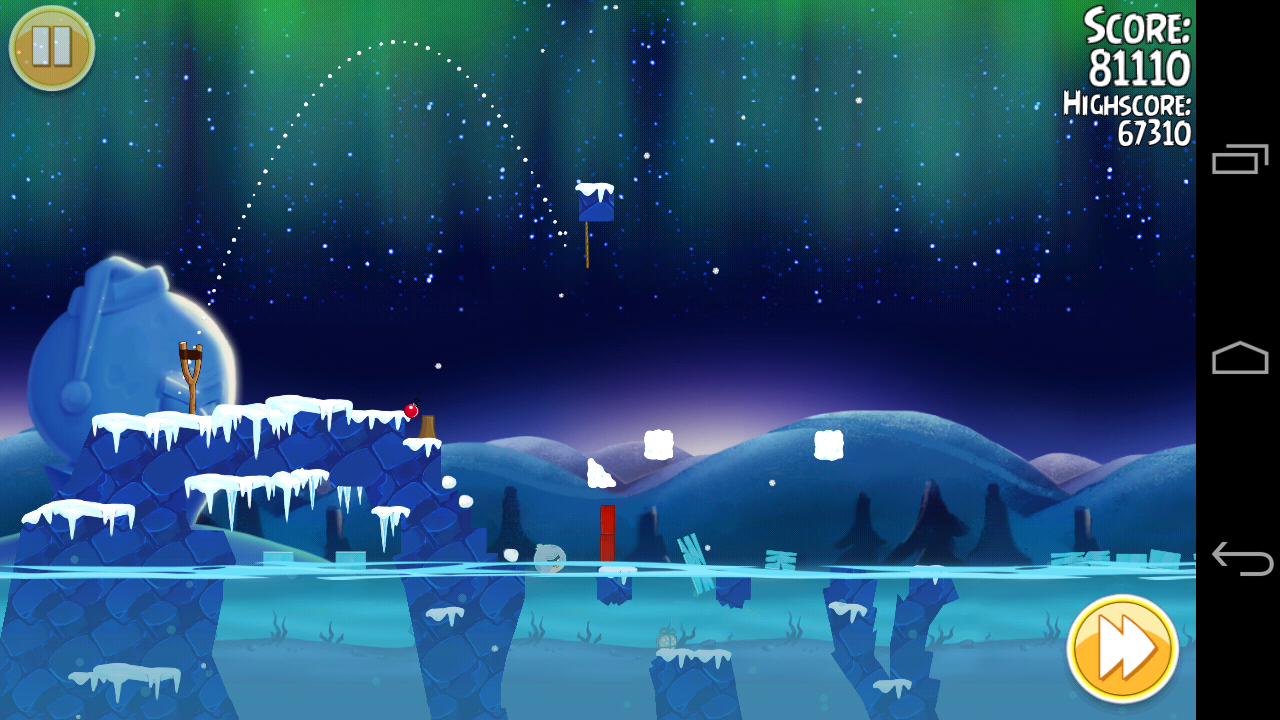Tap the submerged pig near the seabed
This screenshot has height=720, width=1280.
[x=668, y=640]
